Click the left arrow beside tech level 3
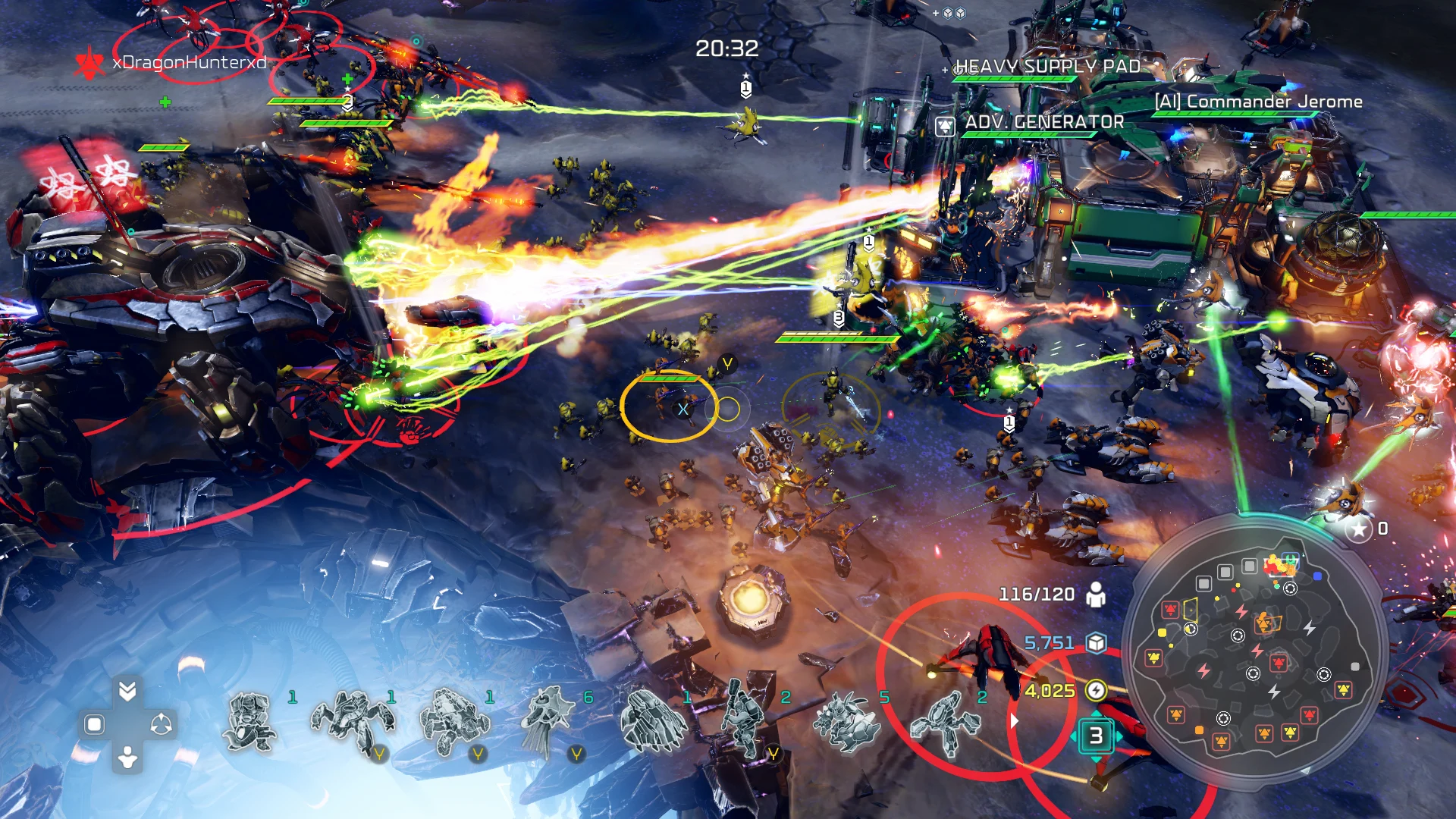The height and width of the screenshot is (819, 1456). pos(1074,736)
